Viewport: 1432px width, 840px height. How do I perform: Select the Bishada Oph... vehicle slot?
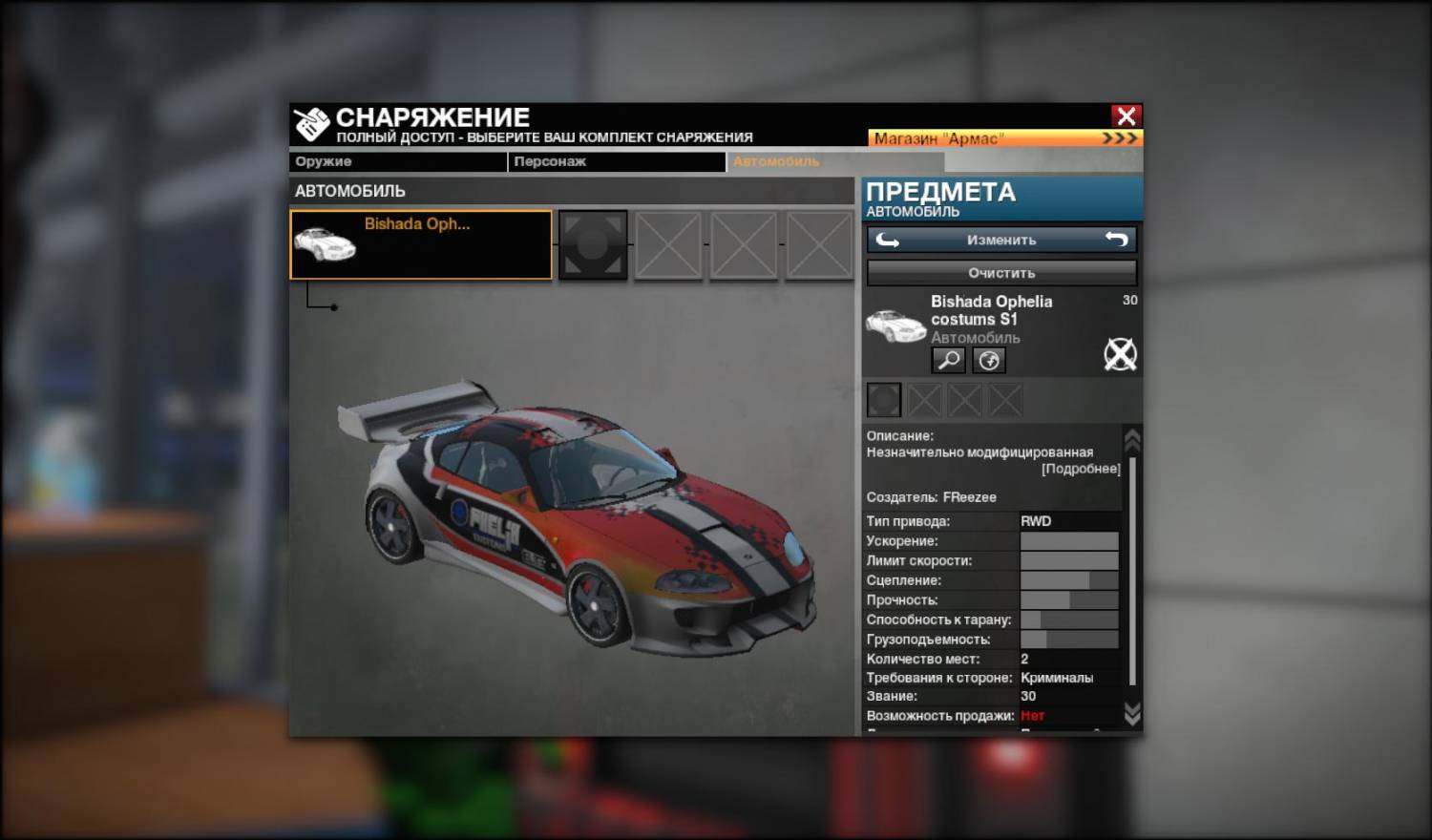click(x=421, y=245)
